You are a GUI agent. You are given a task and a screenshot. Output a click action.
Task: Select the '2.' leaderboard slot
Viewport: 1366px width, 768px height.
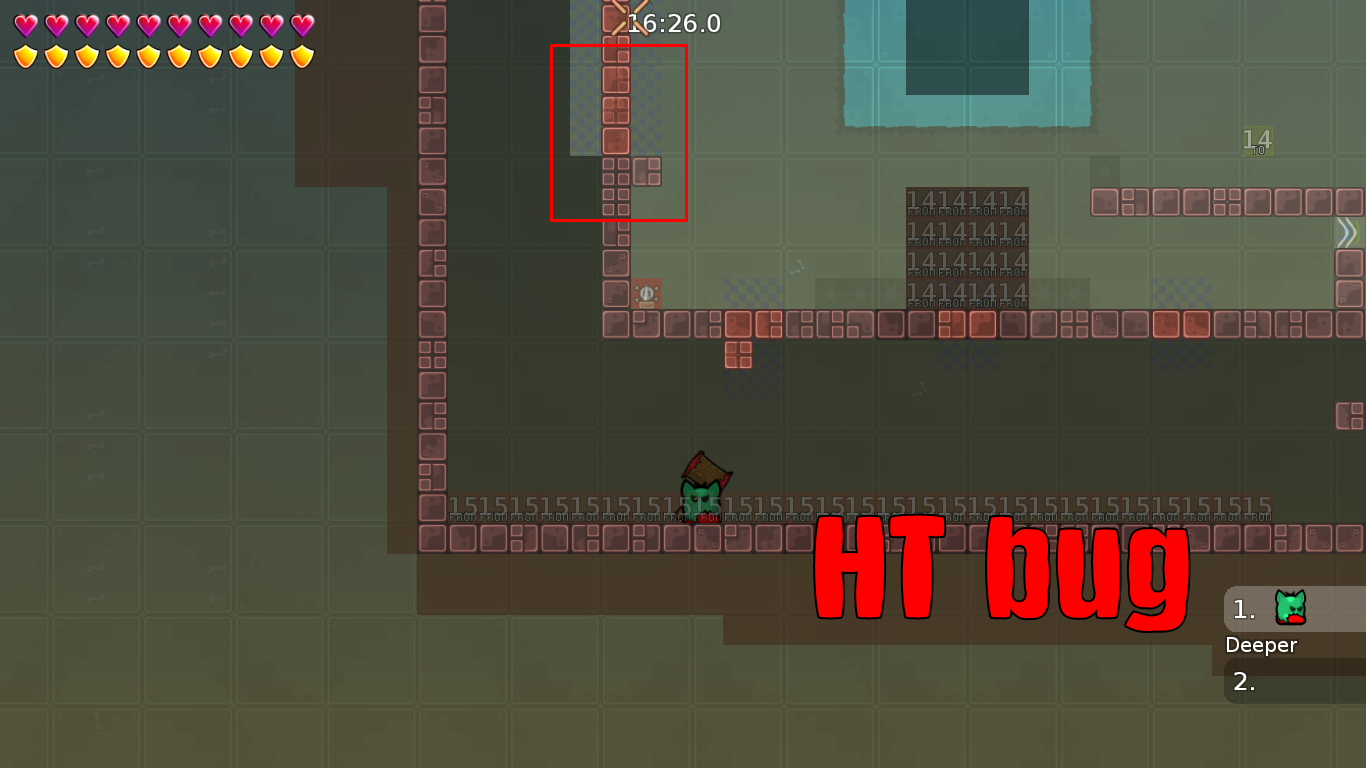1244,683
